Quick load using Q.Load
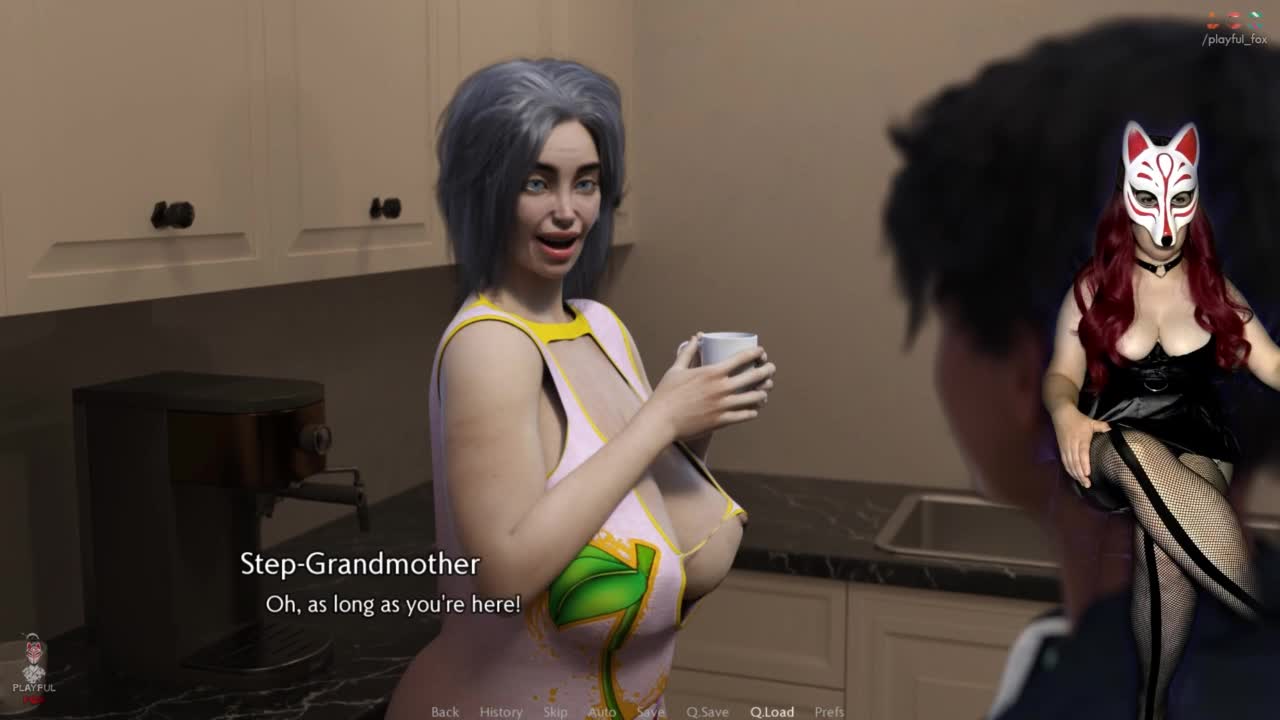 [x=772, y=712]
